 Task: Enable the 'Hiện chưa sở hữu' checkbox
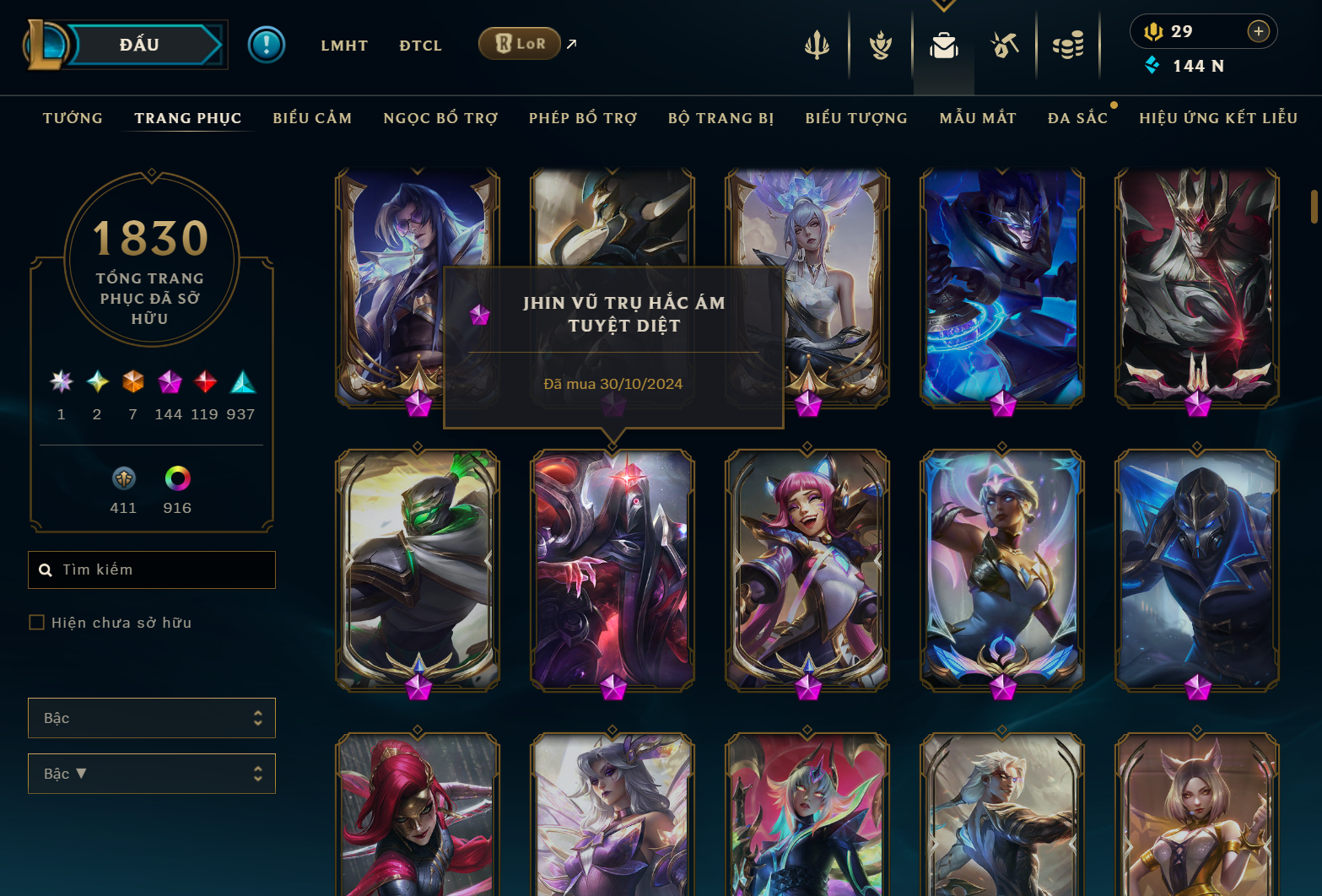(x=37, y=622)
